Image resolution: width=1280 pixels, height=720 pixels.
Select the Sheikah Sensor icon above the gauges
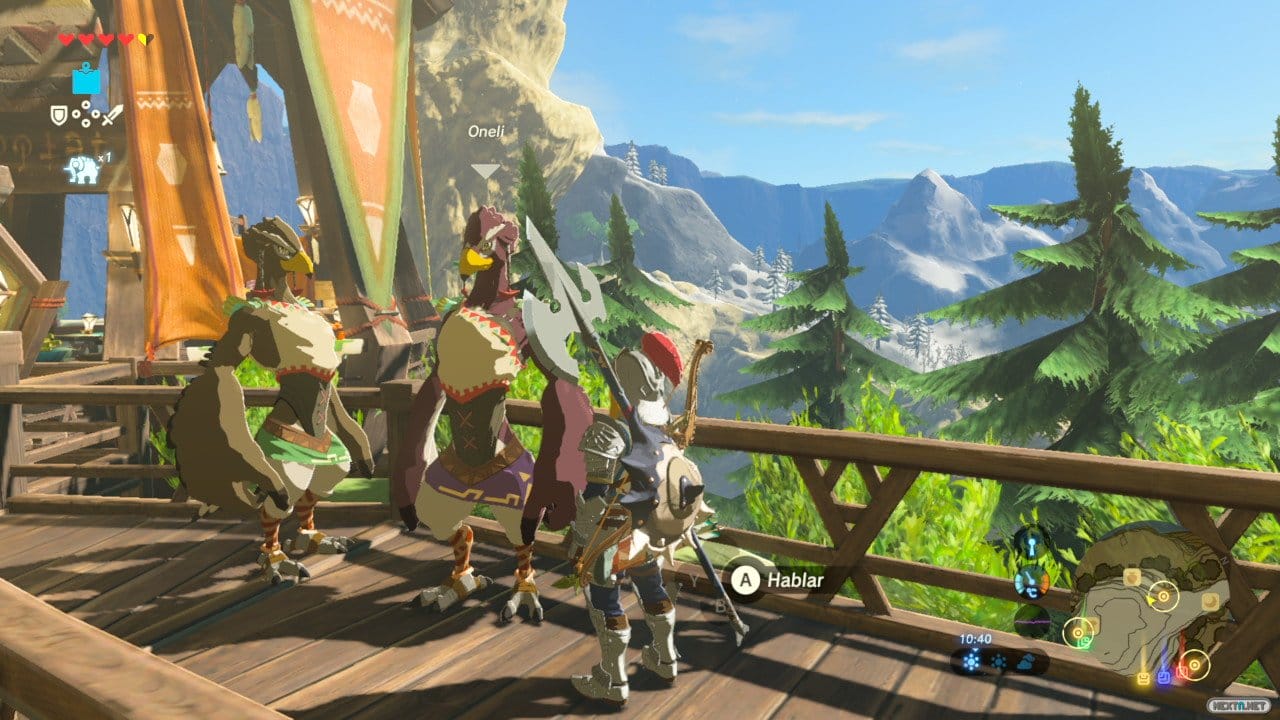click(1030, 543)
